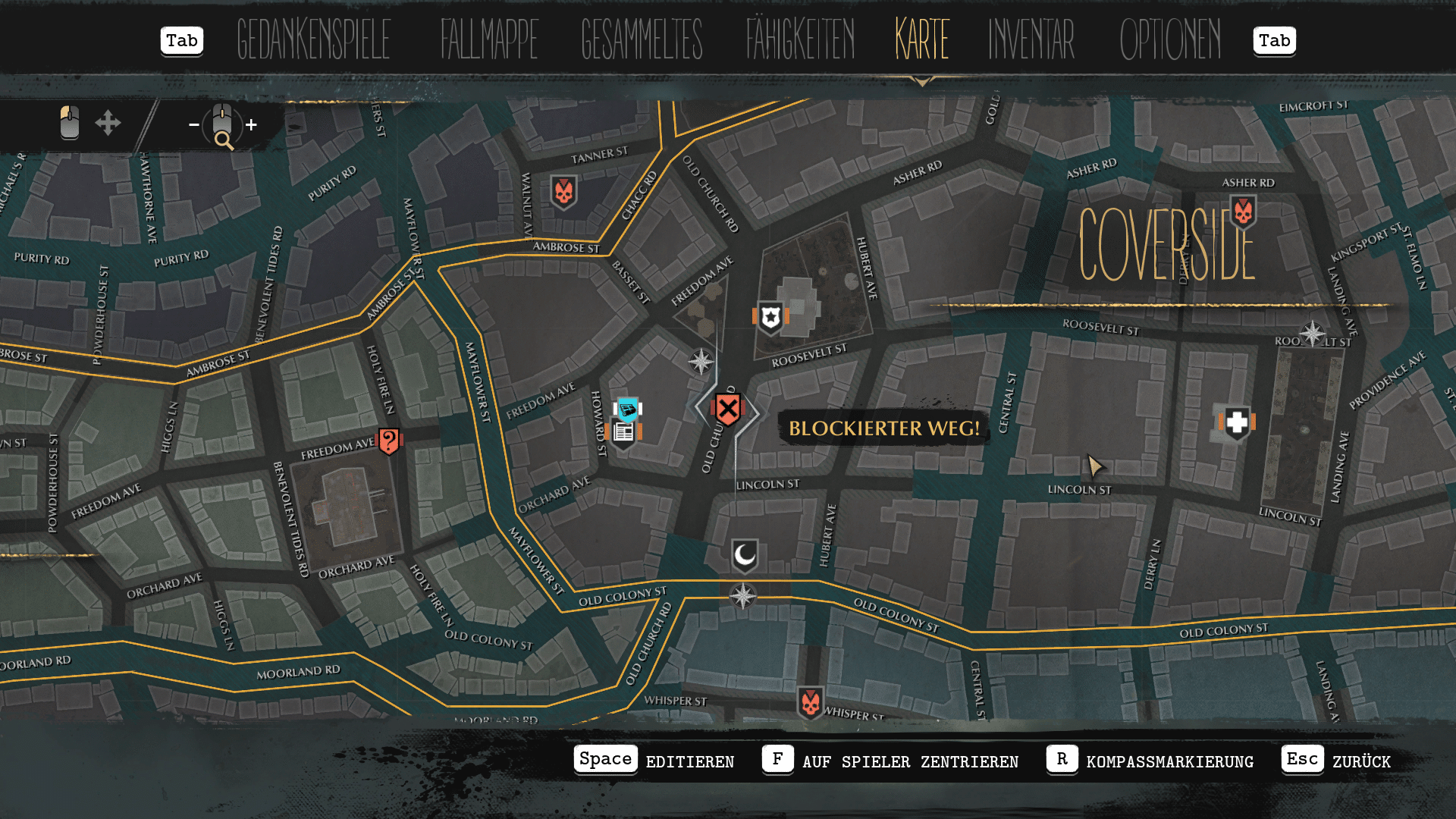Select the hospital cross map marker
This screenshot has width=1456, height=819.
1237,422
